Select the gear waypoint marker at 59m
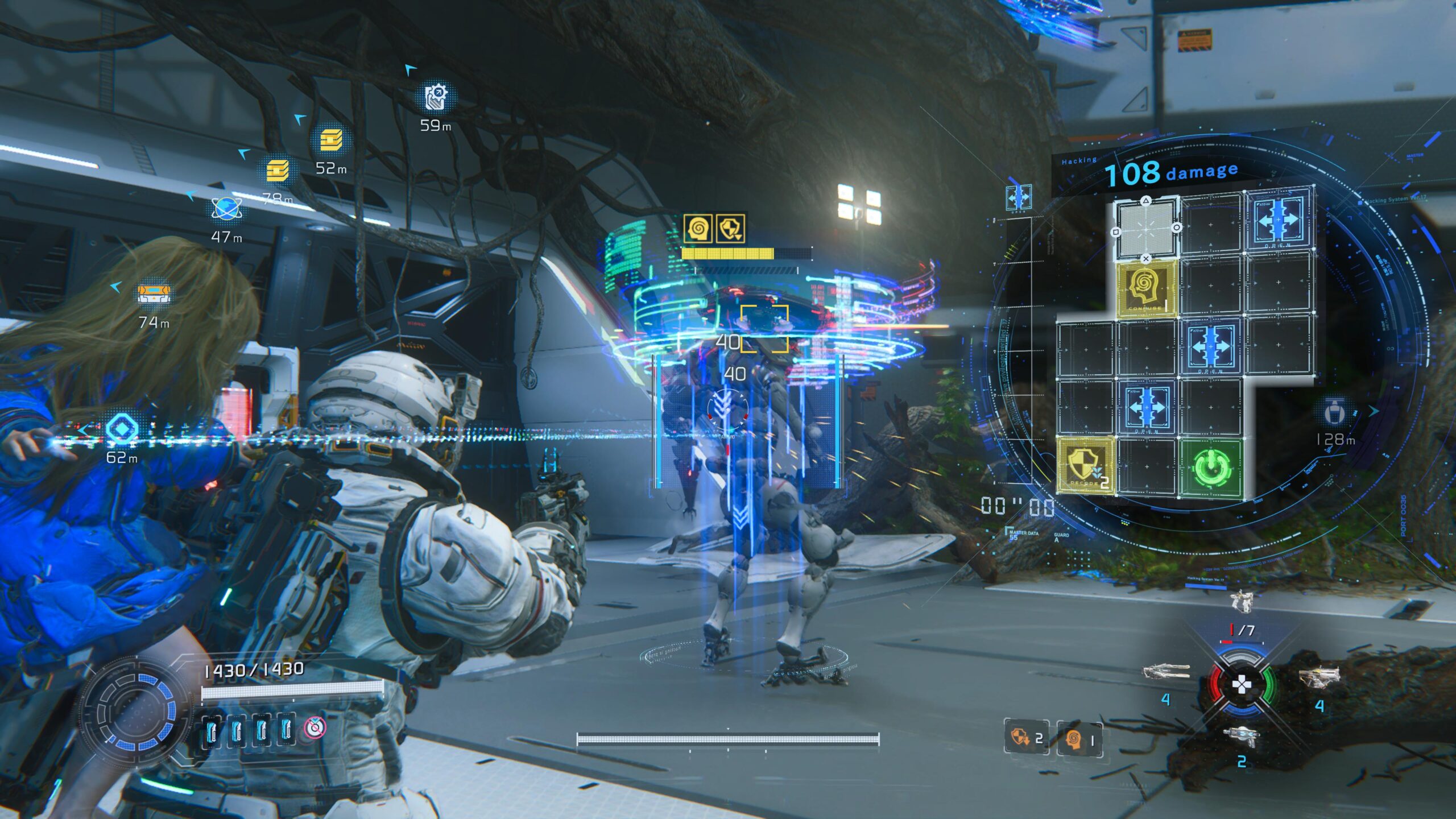 437,97
